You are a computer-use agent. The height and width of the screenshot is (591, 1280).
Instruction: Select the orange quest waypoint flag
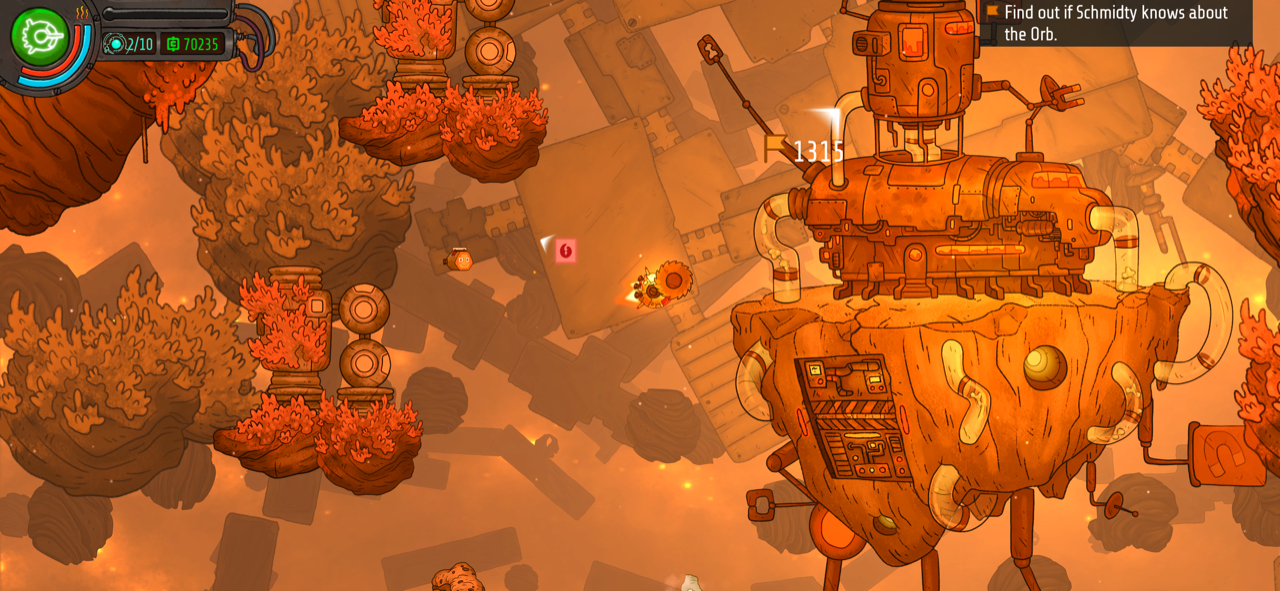tap(775, 148)
